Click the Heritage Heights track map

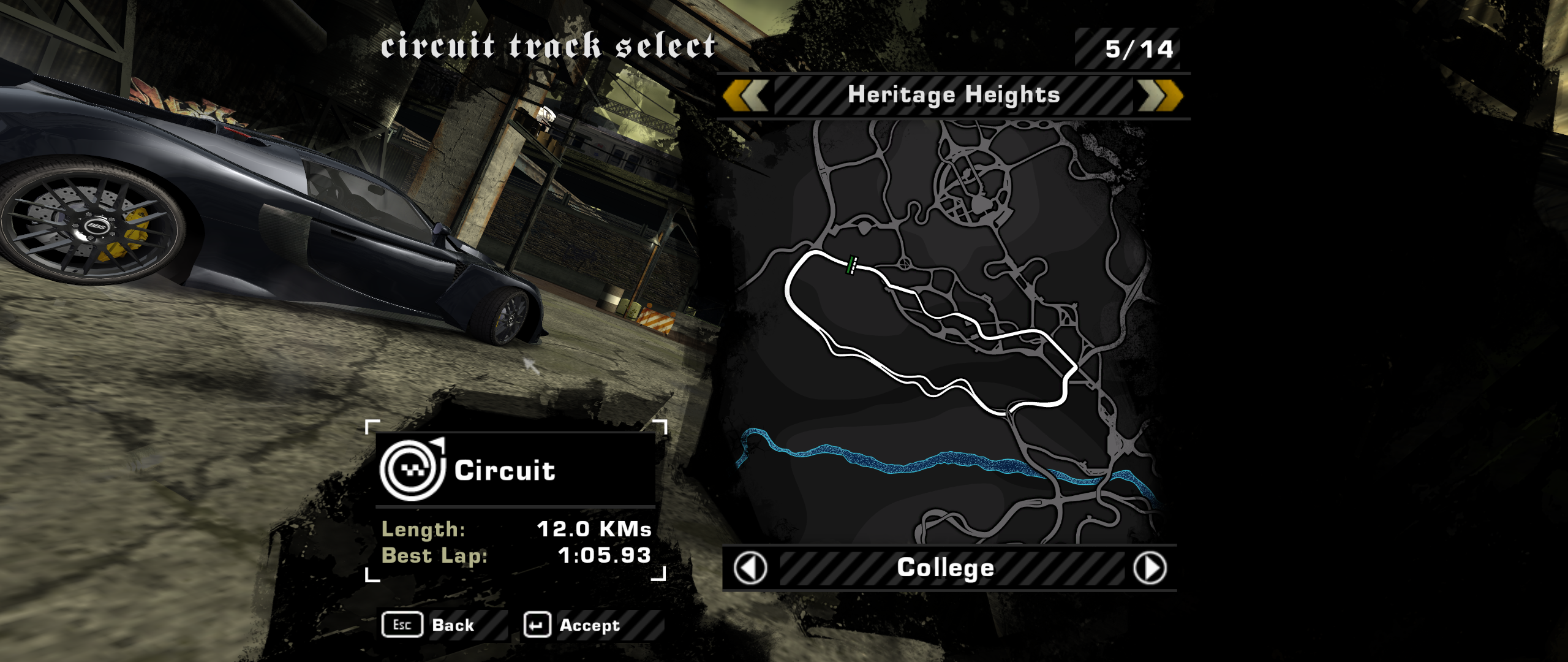(x=943, y=331)
